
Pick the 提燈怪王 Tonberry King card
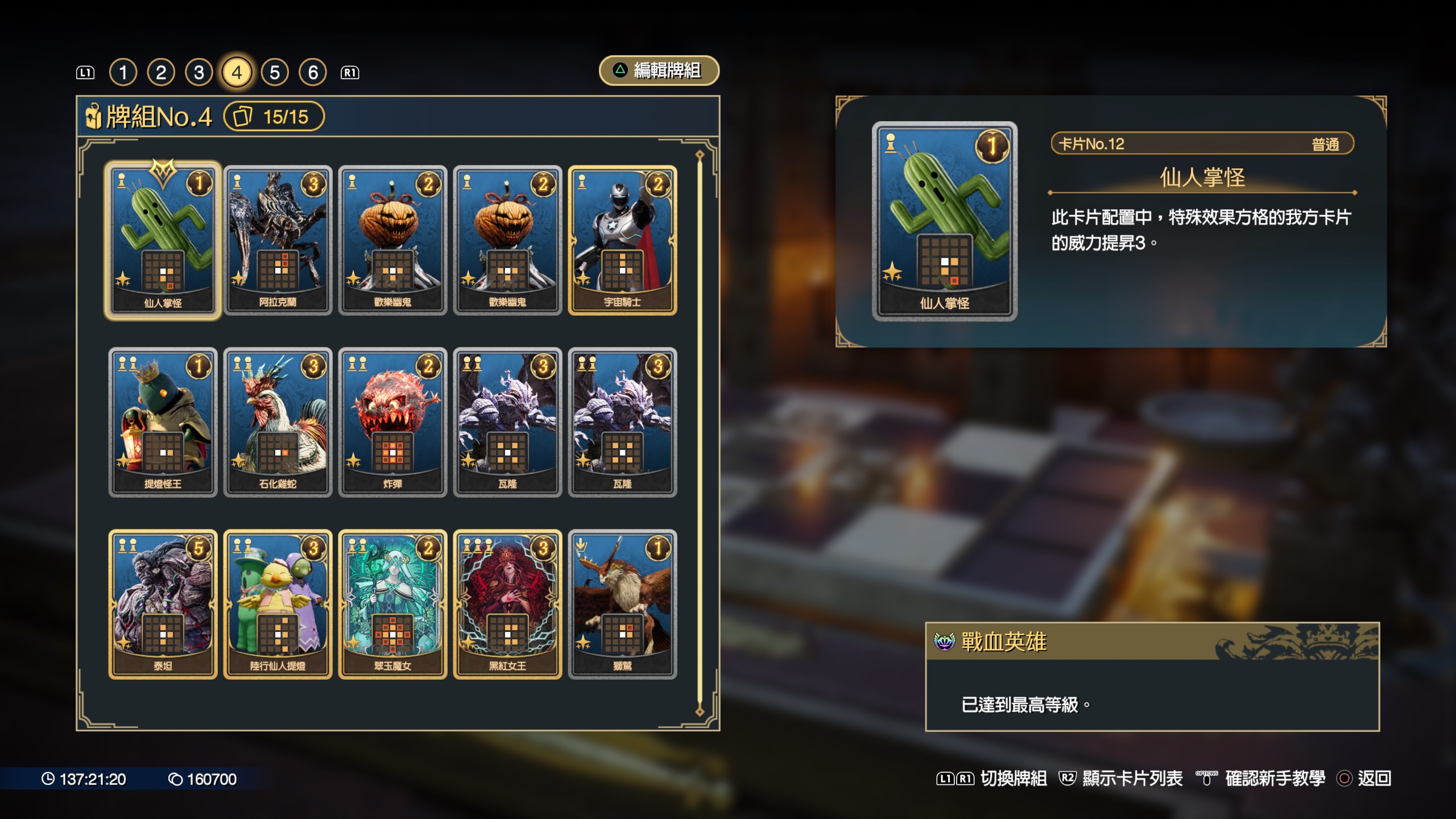coord(163,422)
